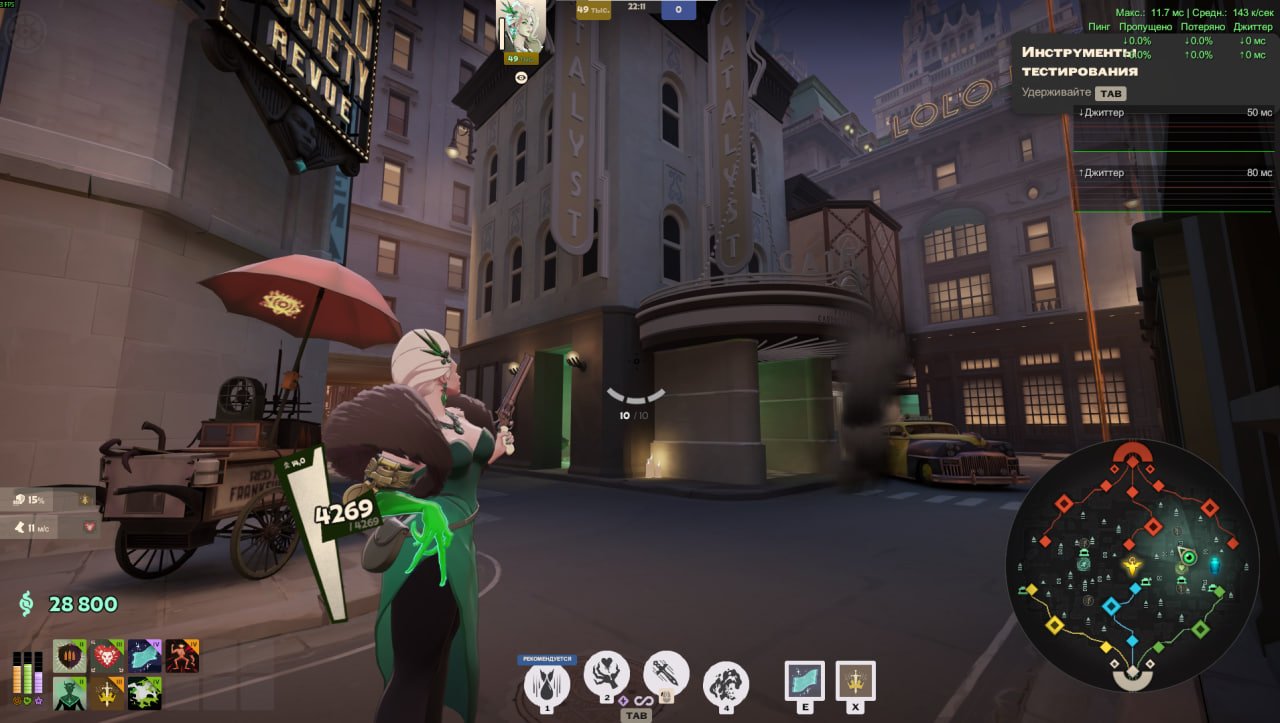Screen dimensions: 1280x723
Task: Select the orange-tier sword and crown inventory item
Action: (x=107, y=693)
